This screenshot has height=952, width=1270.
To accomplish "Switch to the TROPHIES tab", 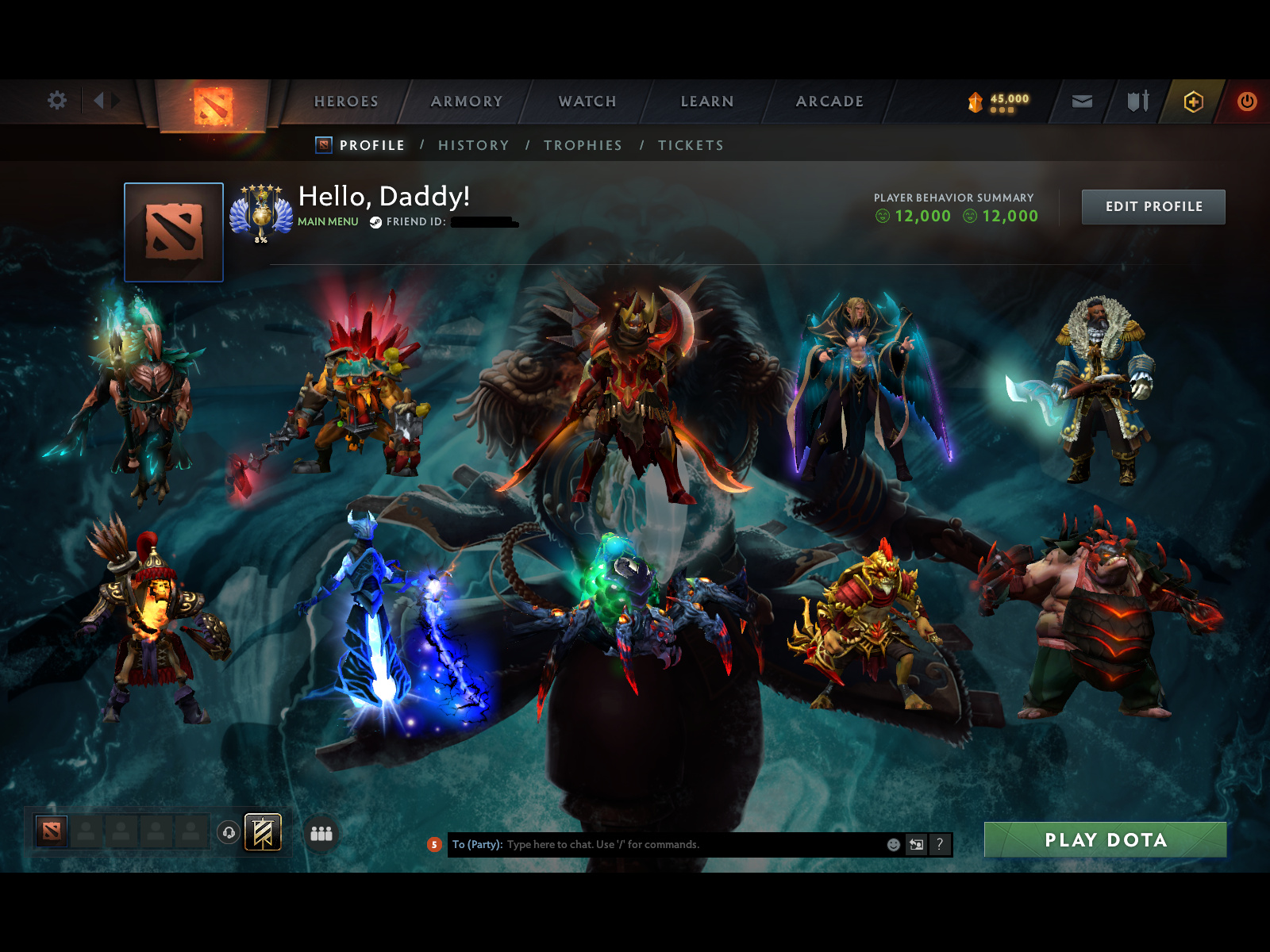I will click(x=583, y=145).
